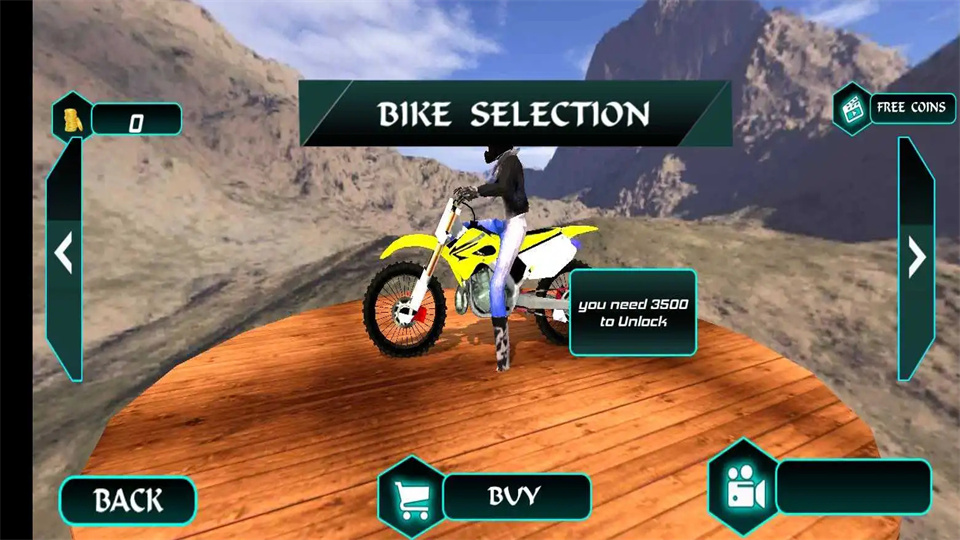The height and width of the screenshot is (540, 960).
Task: Show the previous bike with left arrow
Action: [64, 254]
